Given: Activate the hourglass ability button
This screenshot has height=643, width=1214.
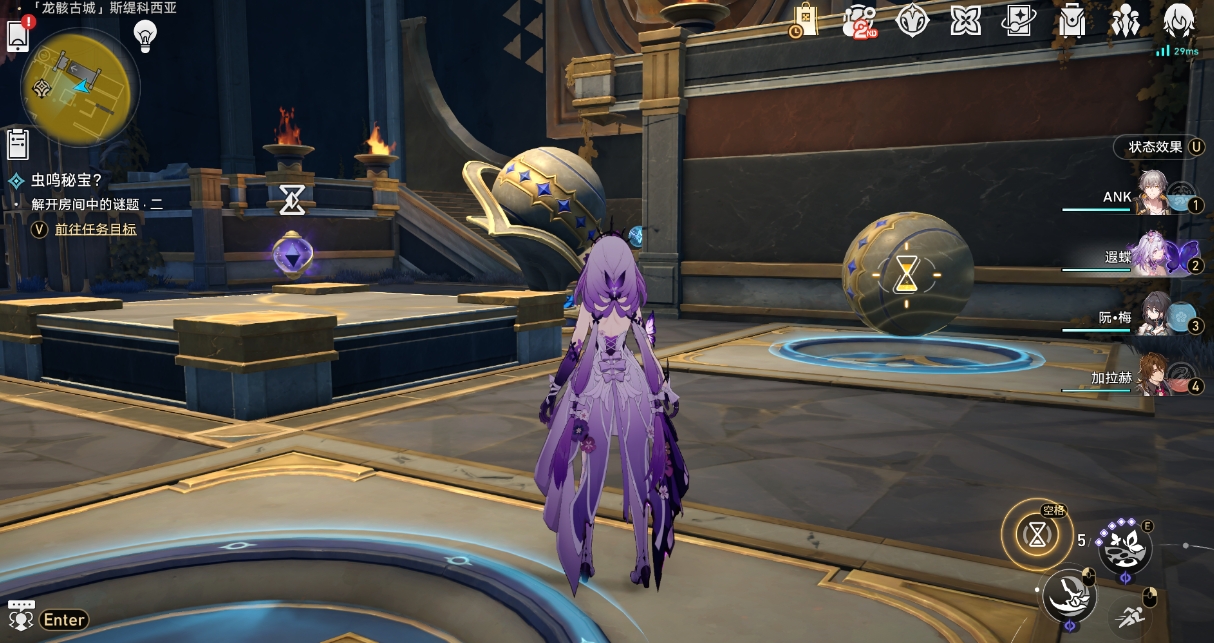Looking at the screenshot, I should (1038, 536).
